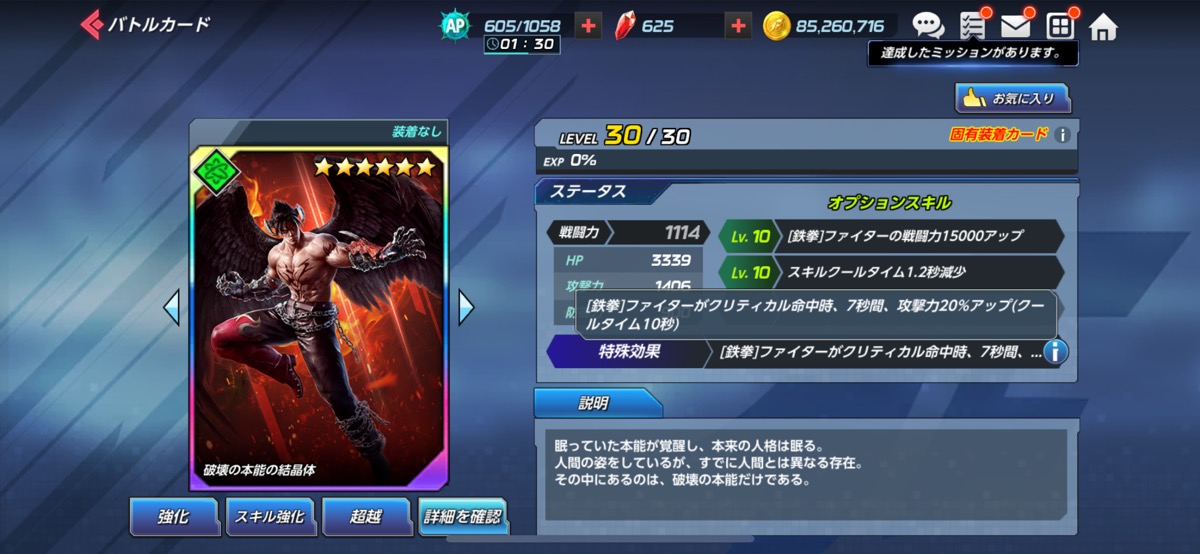The image size is (1200, 554).
Task: Open the mailbox envelope icon
Action: click(x=1016, y=26)
